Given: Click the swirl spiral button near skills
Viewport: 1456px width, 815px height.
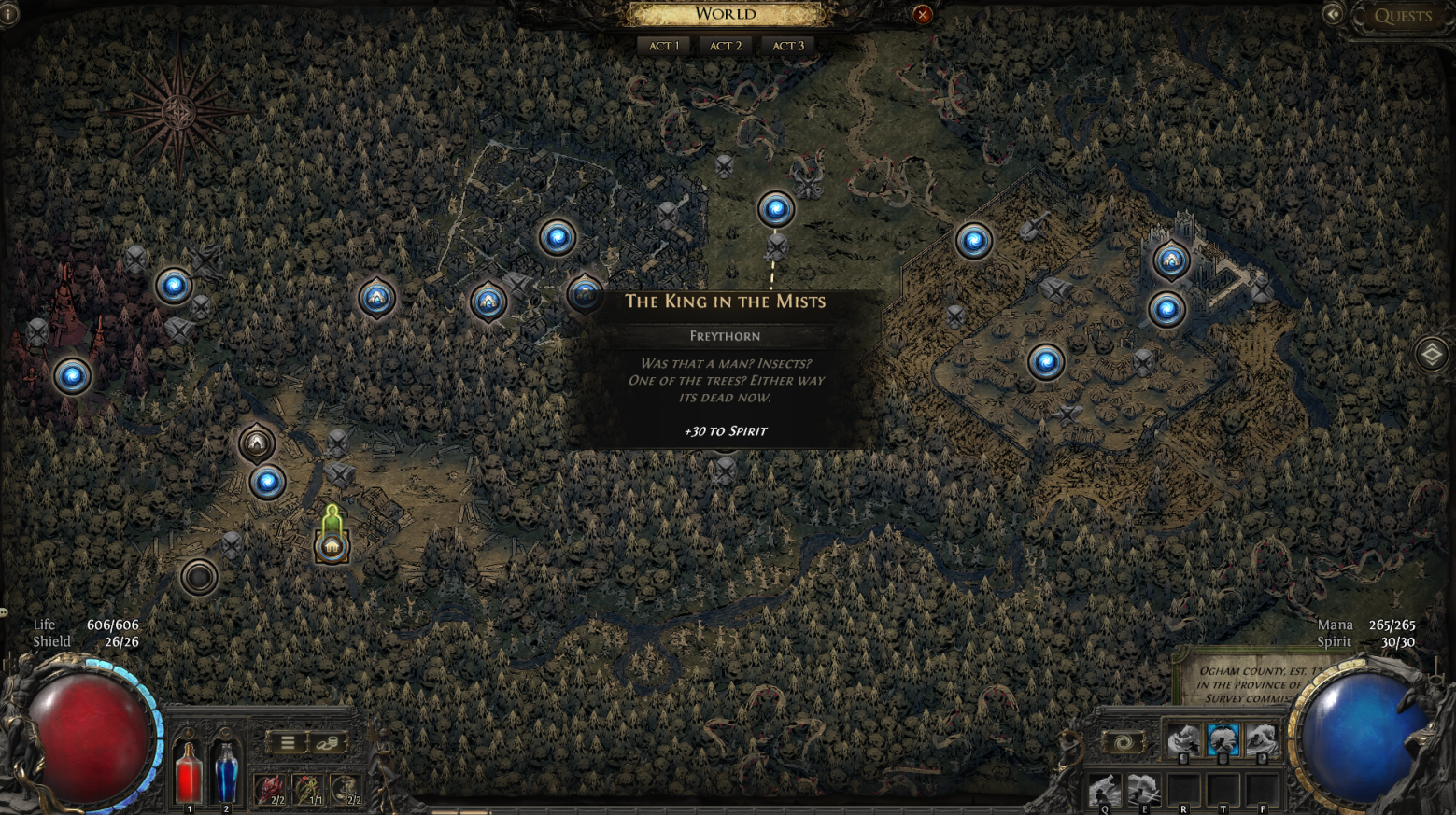Looking at the screenshot, I should [1124, 742].
